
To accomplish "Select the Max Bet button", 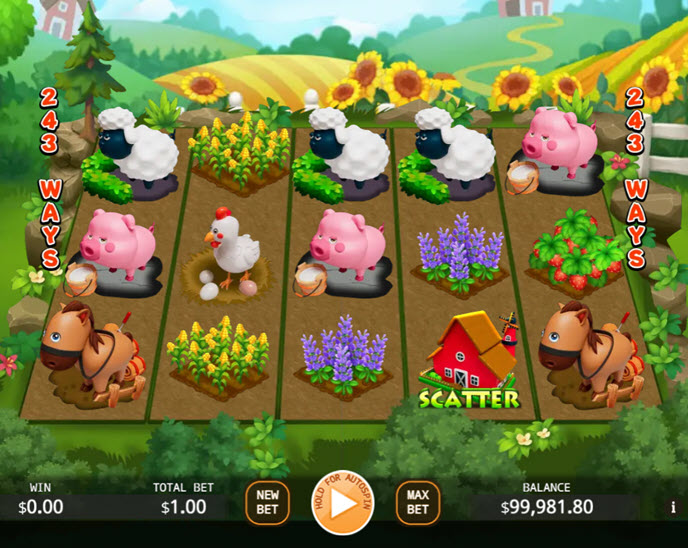I will pyautogui.click(x=418, y=502).
